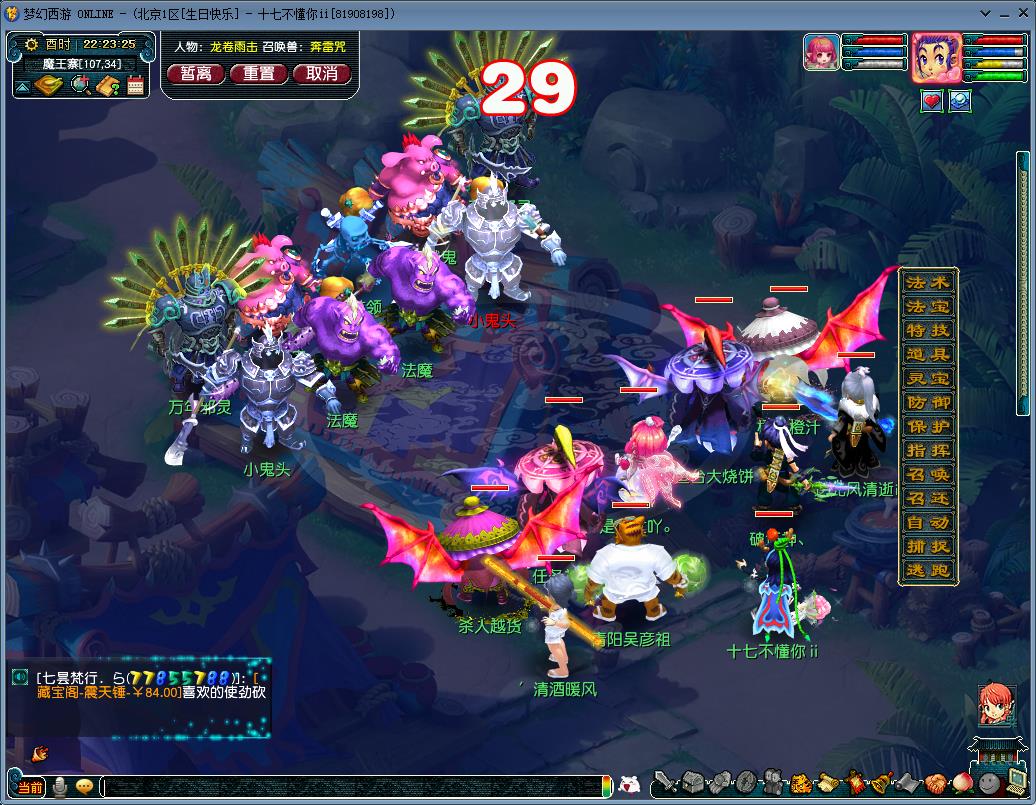Choose 逃跑 to flee the battle
The height and width of the screenshot is (805, 1036).
coord(928,570)
